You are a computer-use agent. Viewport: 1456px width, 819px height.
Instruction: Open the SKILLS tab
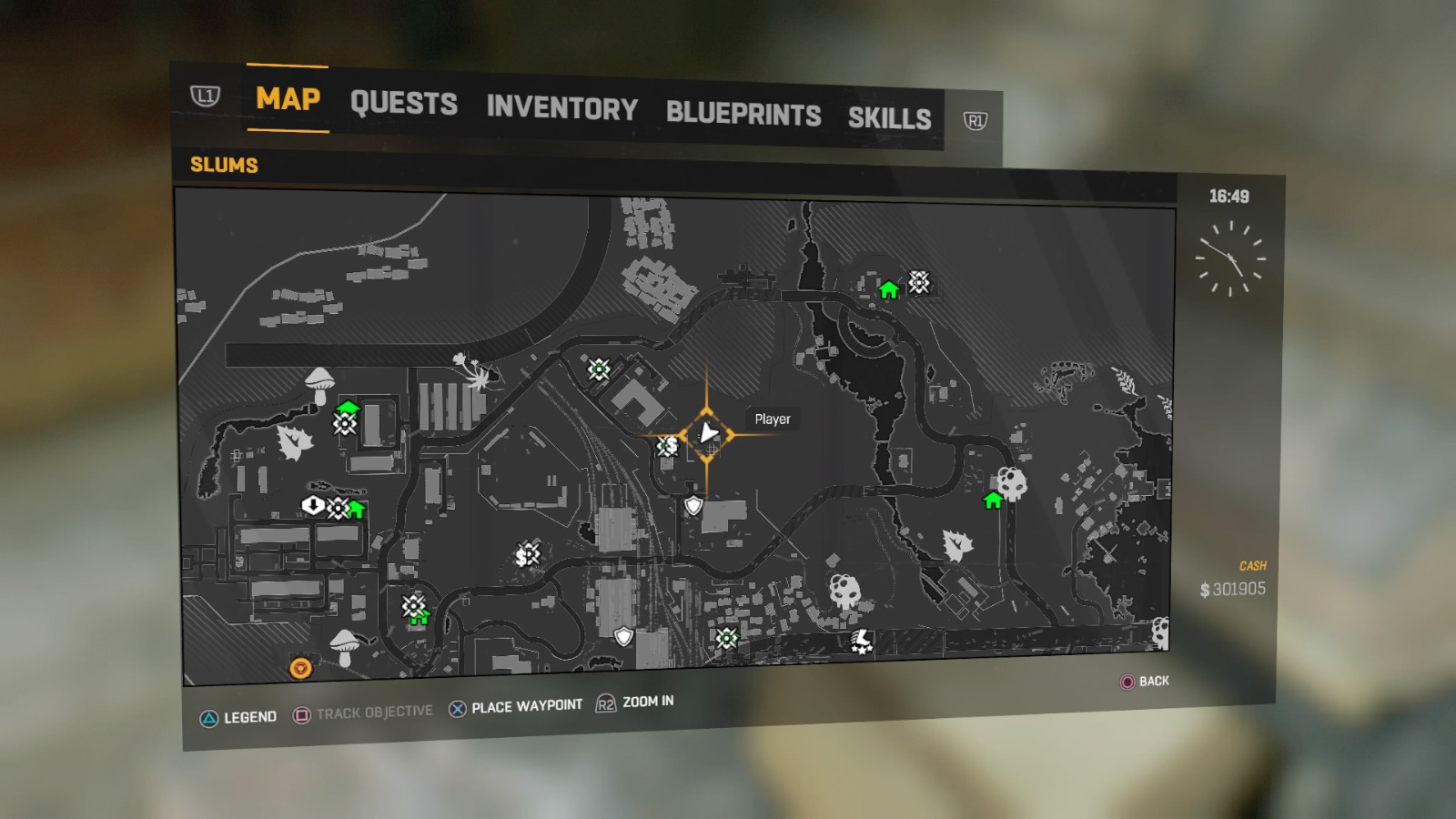(x=889, y=116)
